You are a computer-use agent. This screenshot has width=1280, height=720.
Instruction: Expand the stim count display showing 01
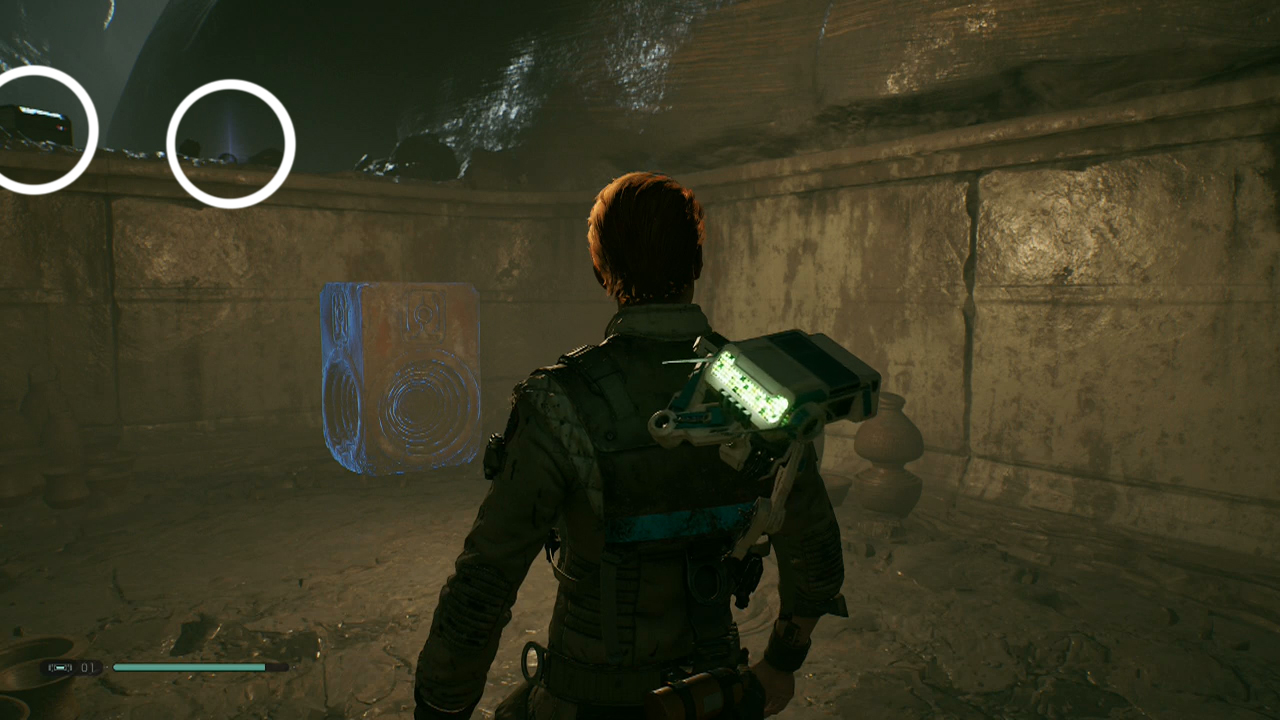click(90, 667)
